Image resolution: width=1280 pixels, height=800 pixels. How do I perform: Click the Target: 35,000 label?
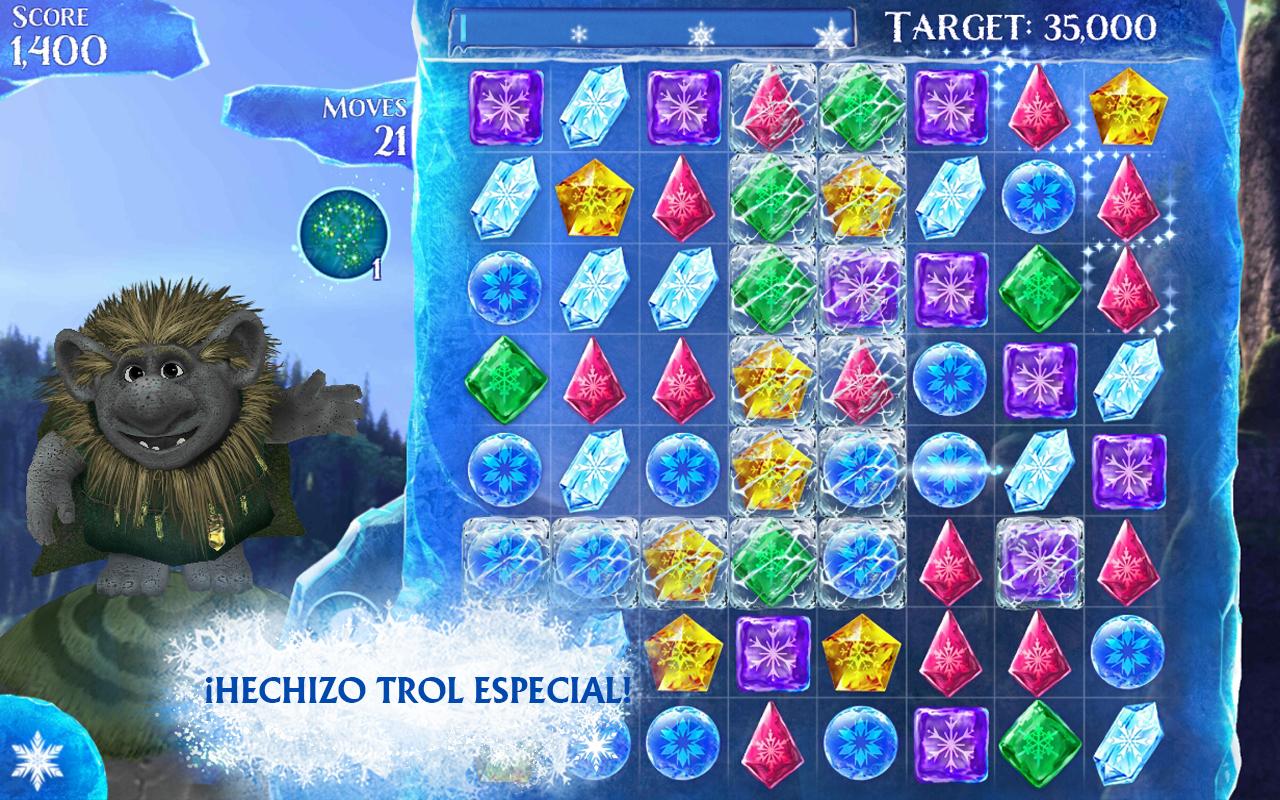(1022, 26)
